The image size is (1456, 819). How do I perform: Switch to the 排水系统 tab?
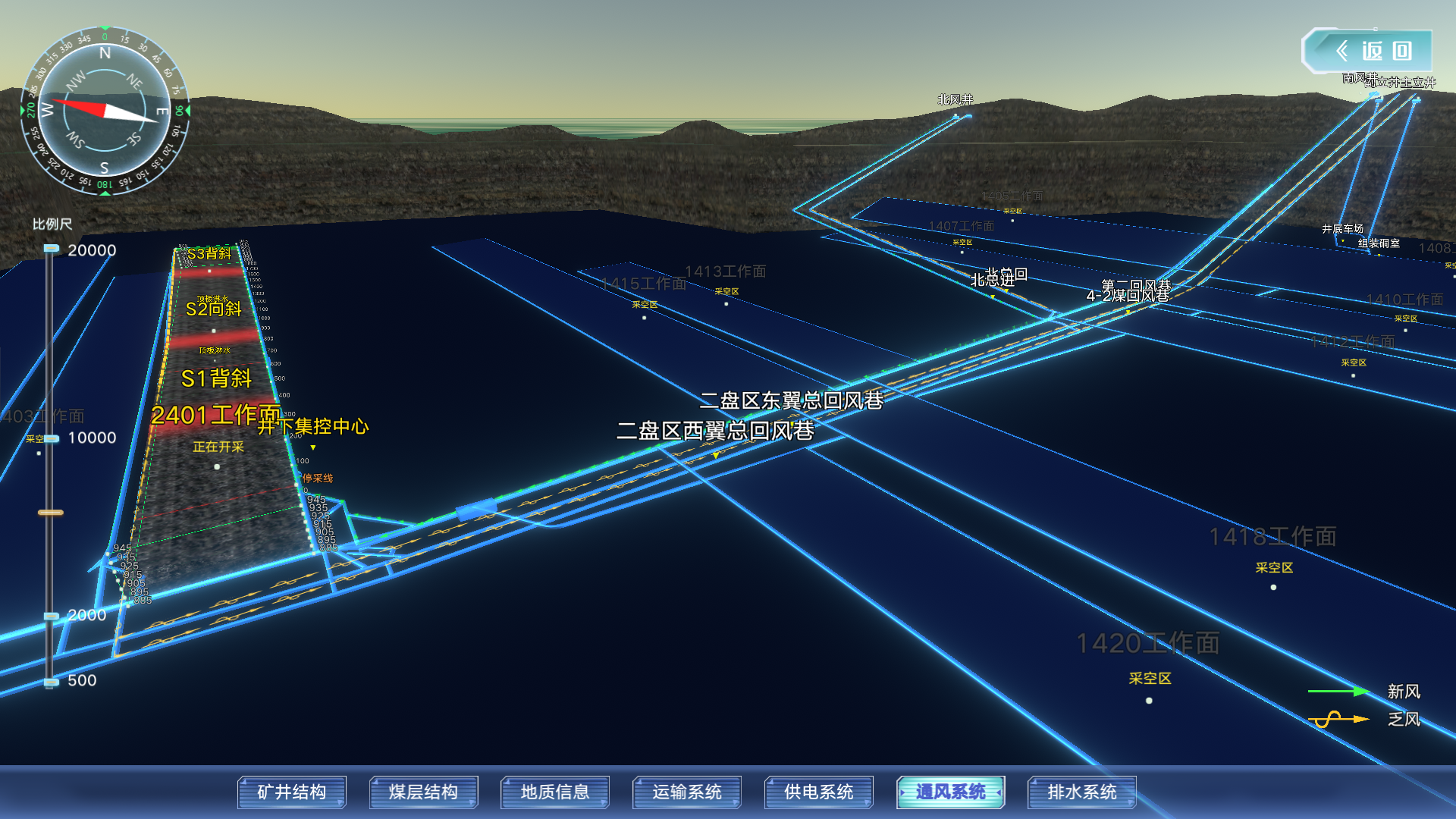point(1082,792)
